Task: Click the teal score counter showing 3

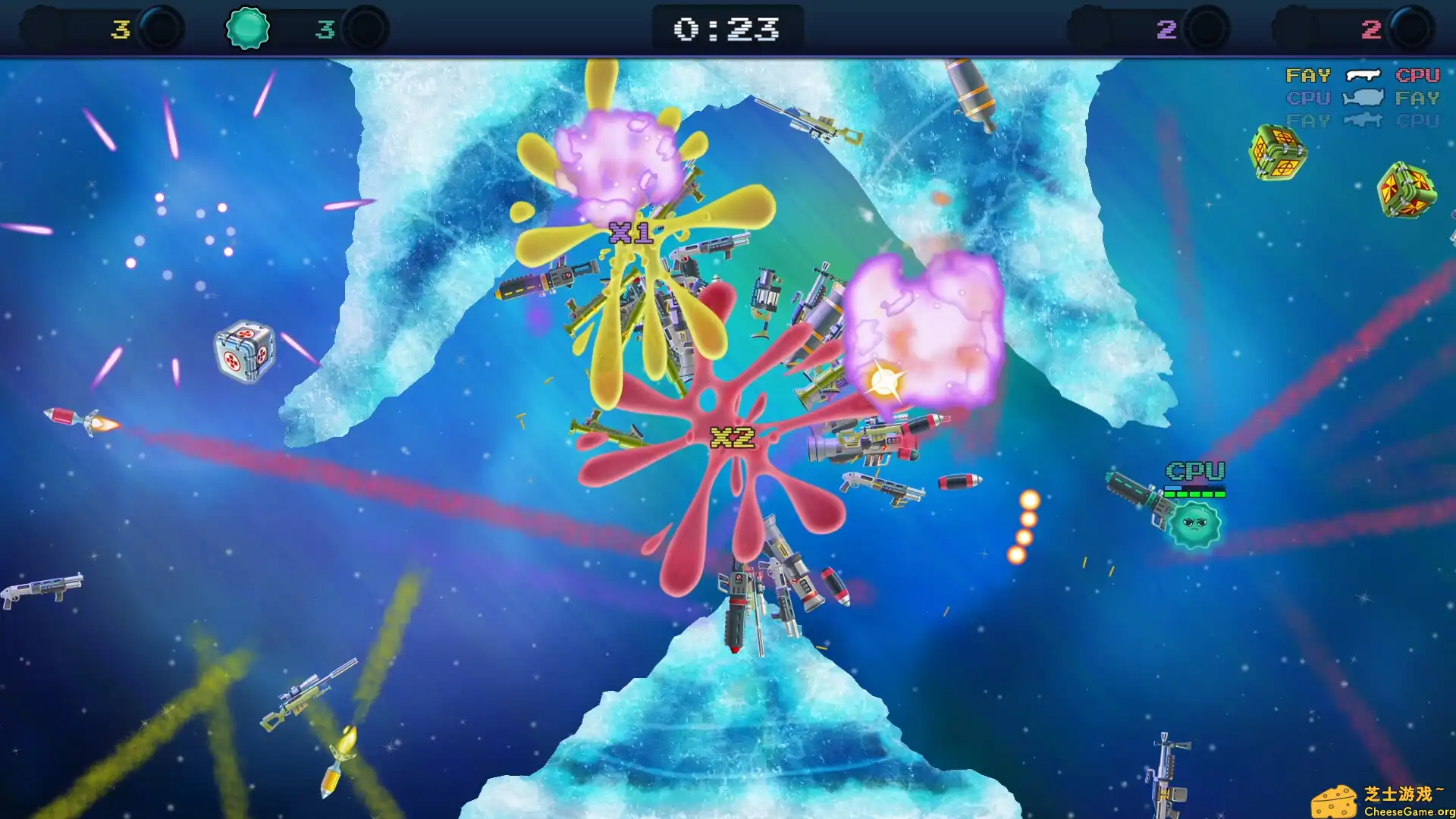Action: coord(325,27)
